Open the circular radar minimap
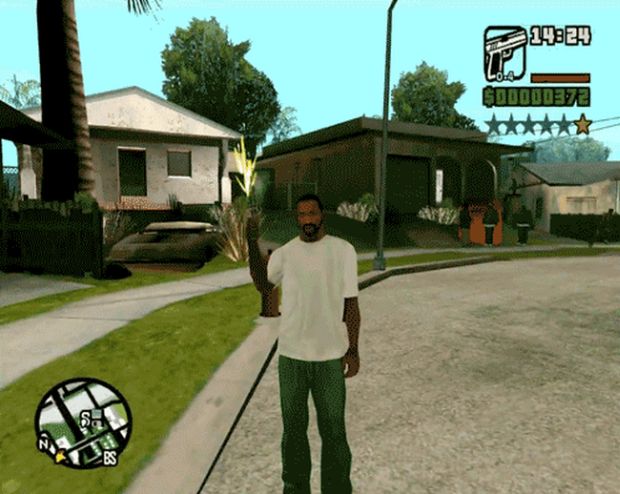This screenshot has width=620, height=494. click(83, 423)
